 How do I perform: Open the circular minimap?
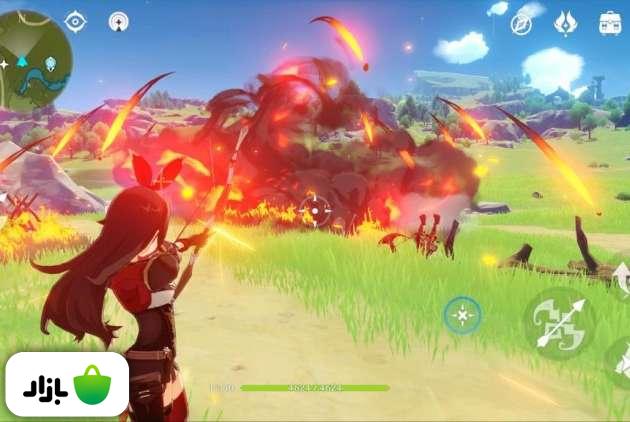35,60
